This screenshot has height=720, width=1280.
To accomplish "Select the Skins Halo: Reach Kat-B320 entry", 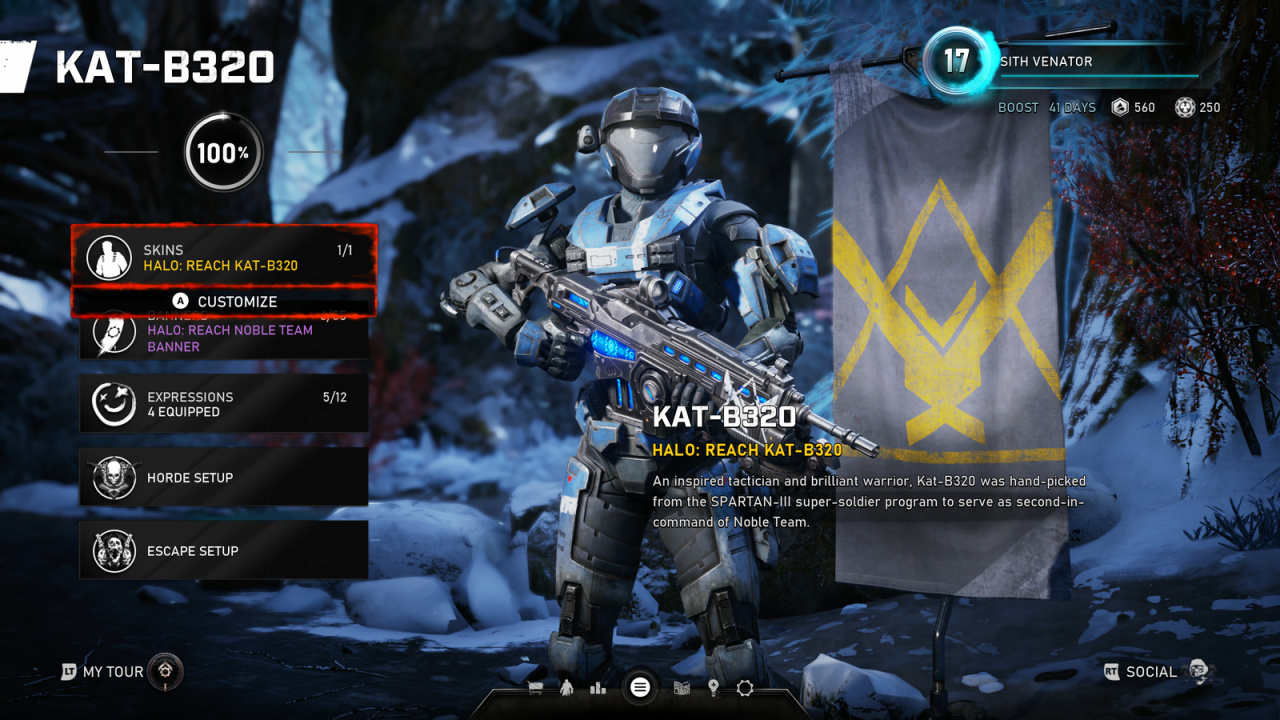I will tap(223, 257).
